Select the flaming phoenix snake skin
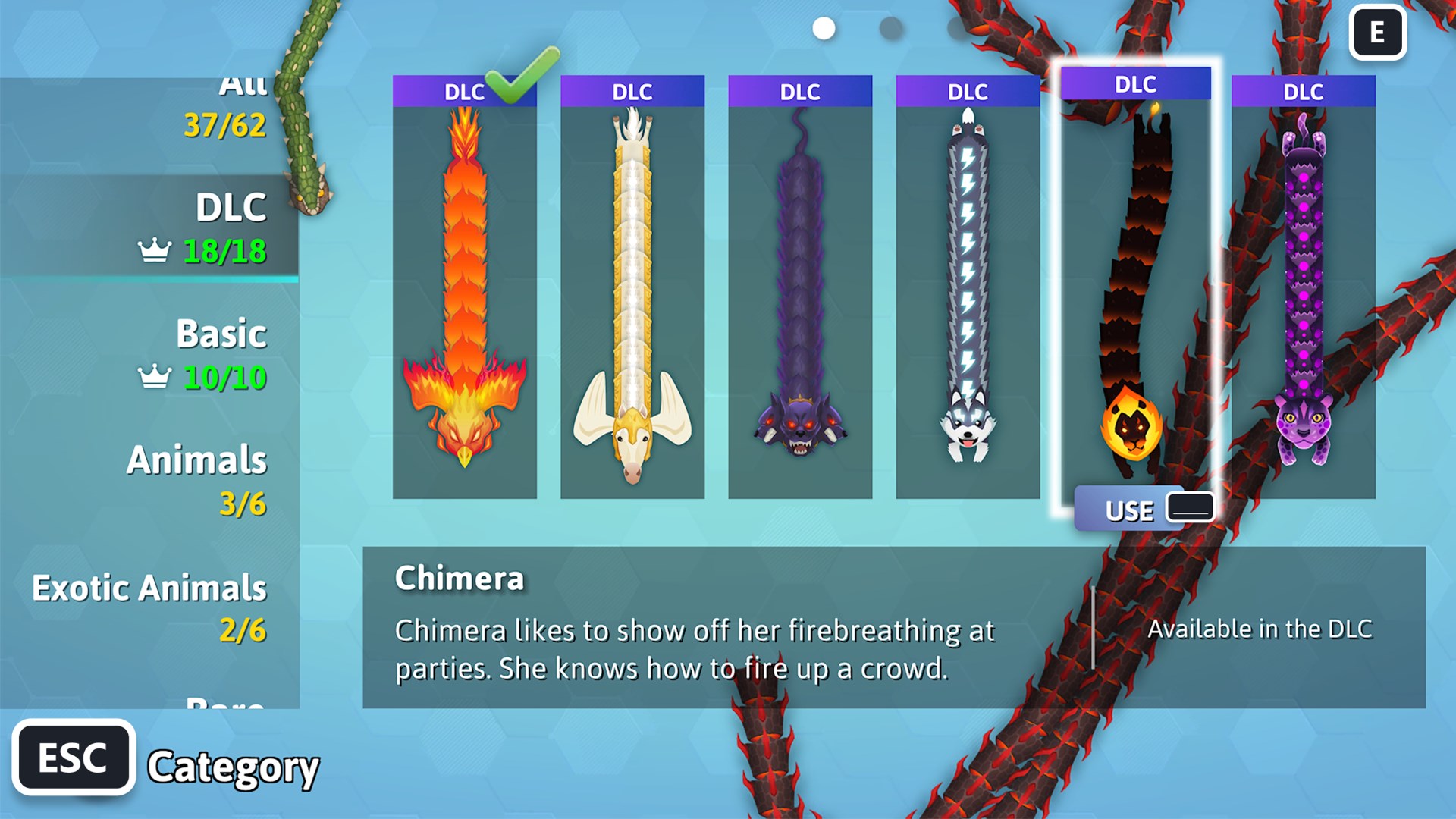Viewport: 1456px width, 819px height. pos(463,288)
